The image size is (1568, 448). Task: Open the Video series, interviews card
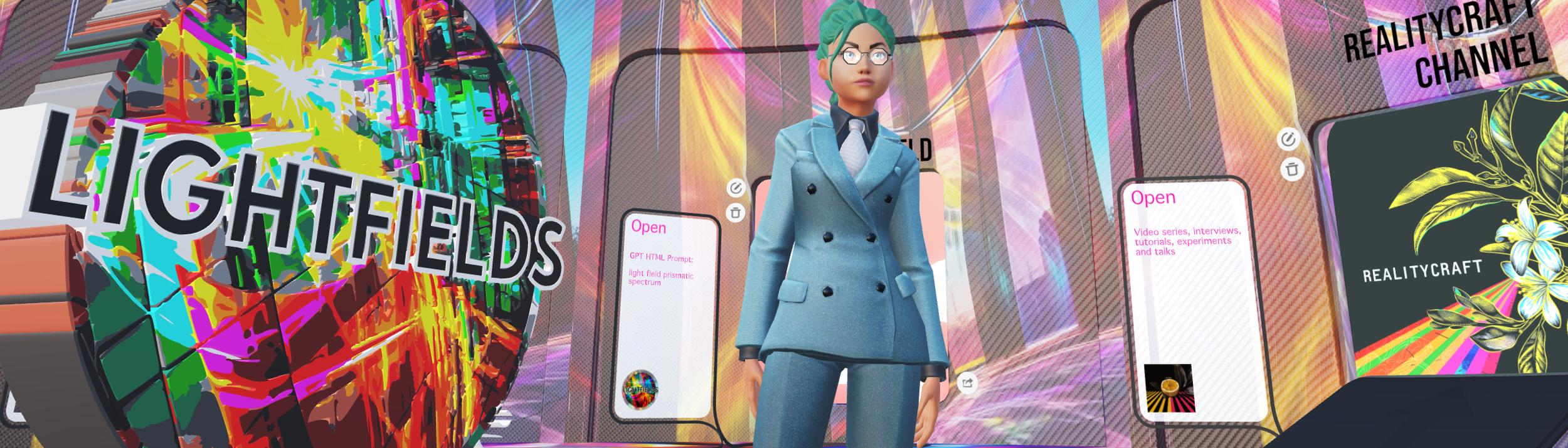1153,198
